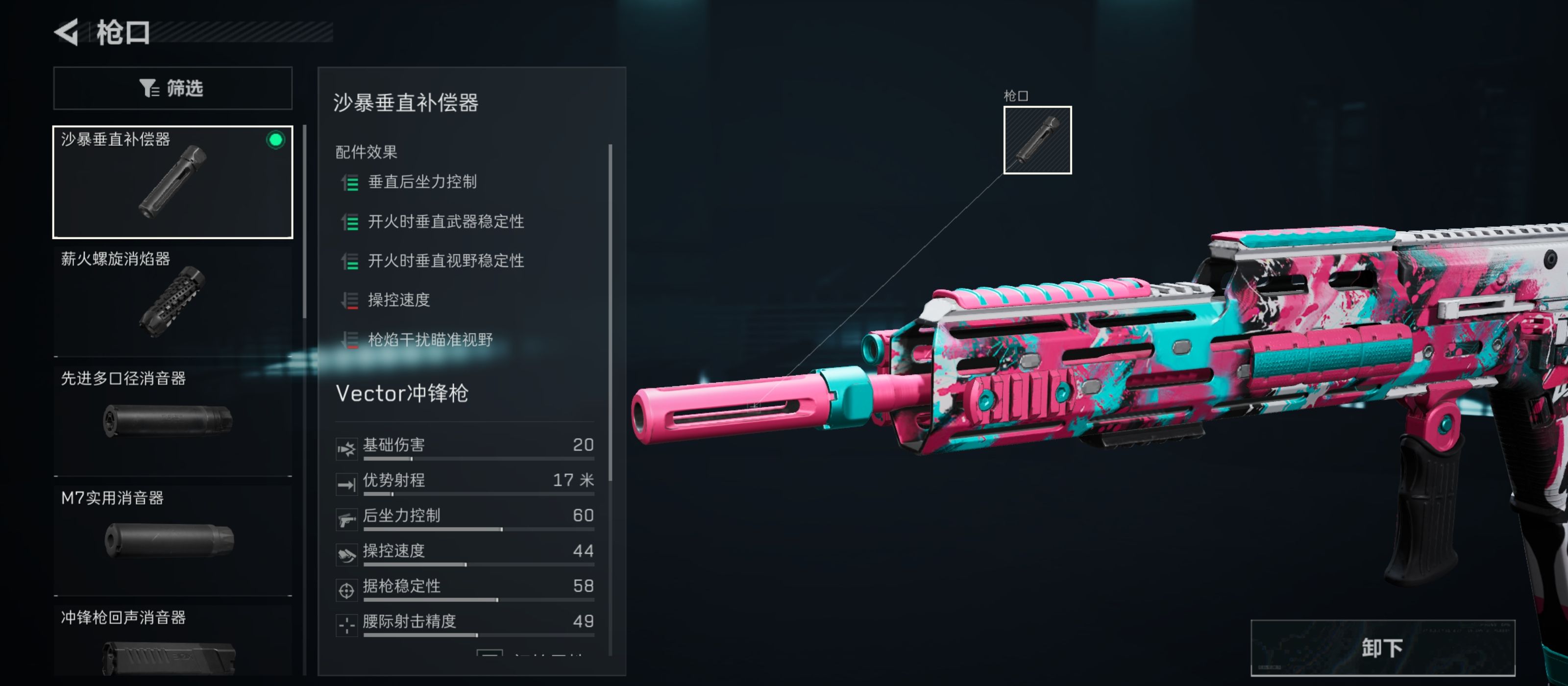The width and height of the screenshot is (1568, 686).
Task: Click the 卸下 unequip button
Action: pyautogui.click(x=1382, y=648)
